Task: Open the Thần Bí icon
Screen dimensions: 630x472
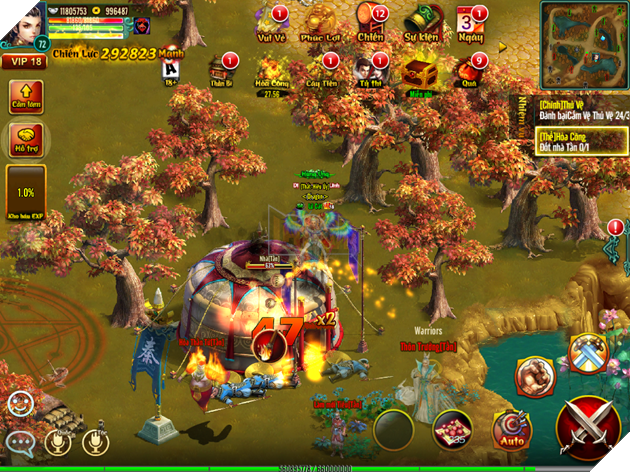Action: click(x=221, y=72)
